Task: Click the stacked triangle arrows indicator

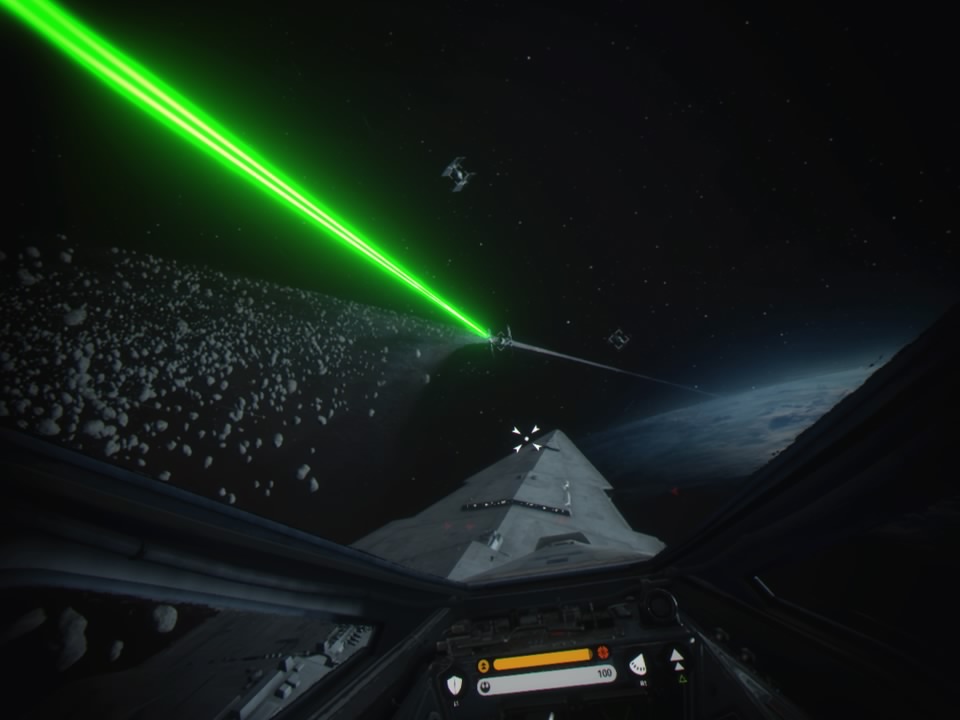Action: click(677, 660)
